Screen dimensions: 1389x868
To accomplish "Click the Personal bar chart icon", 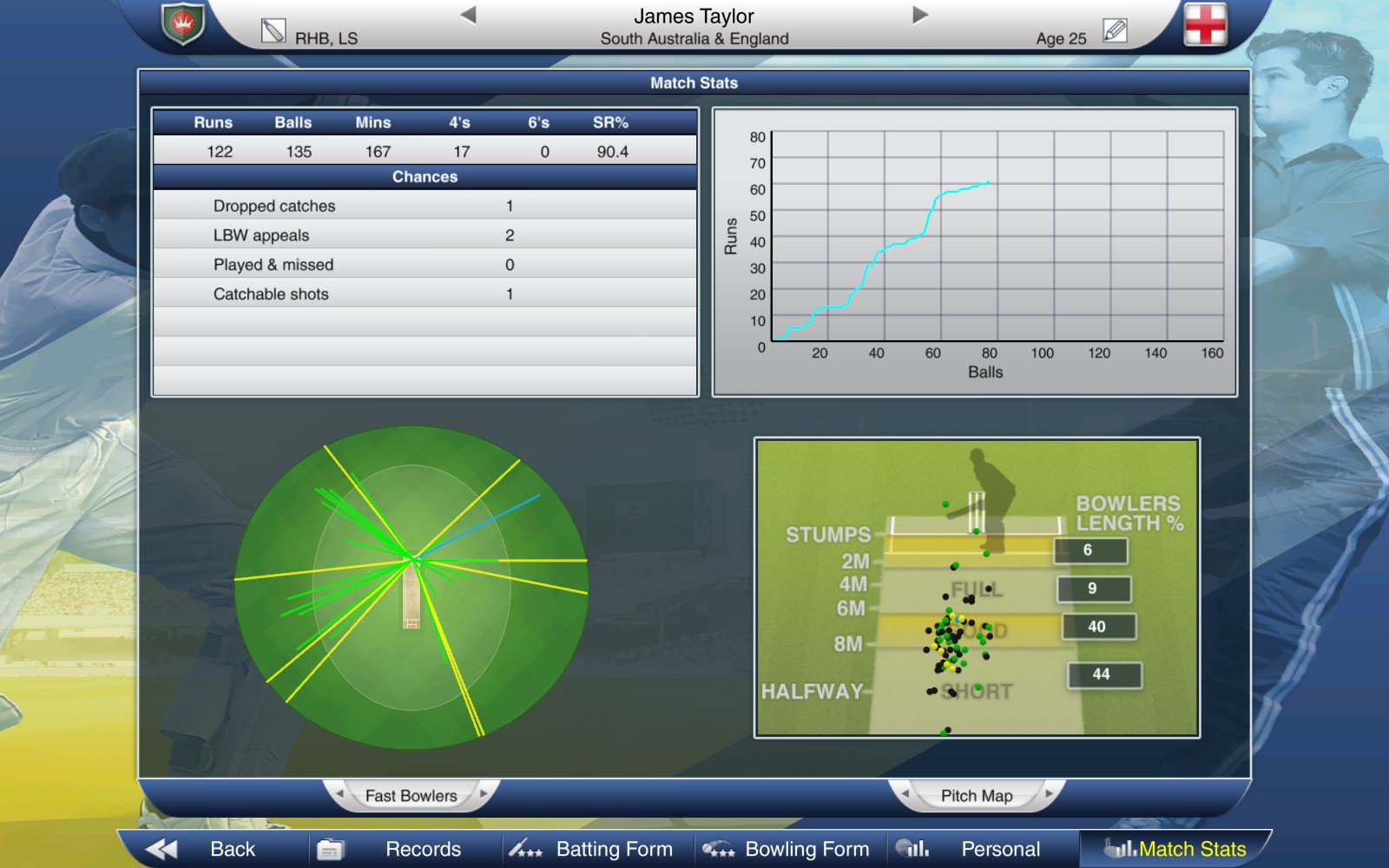I will (x=915, y=848).
